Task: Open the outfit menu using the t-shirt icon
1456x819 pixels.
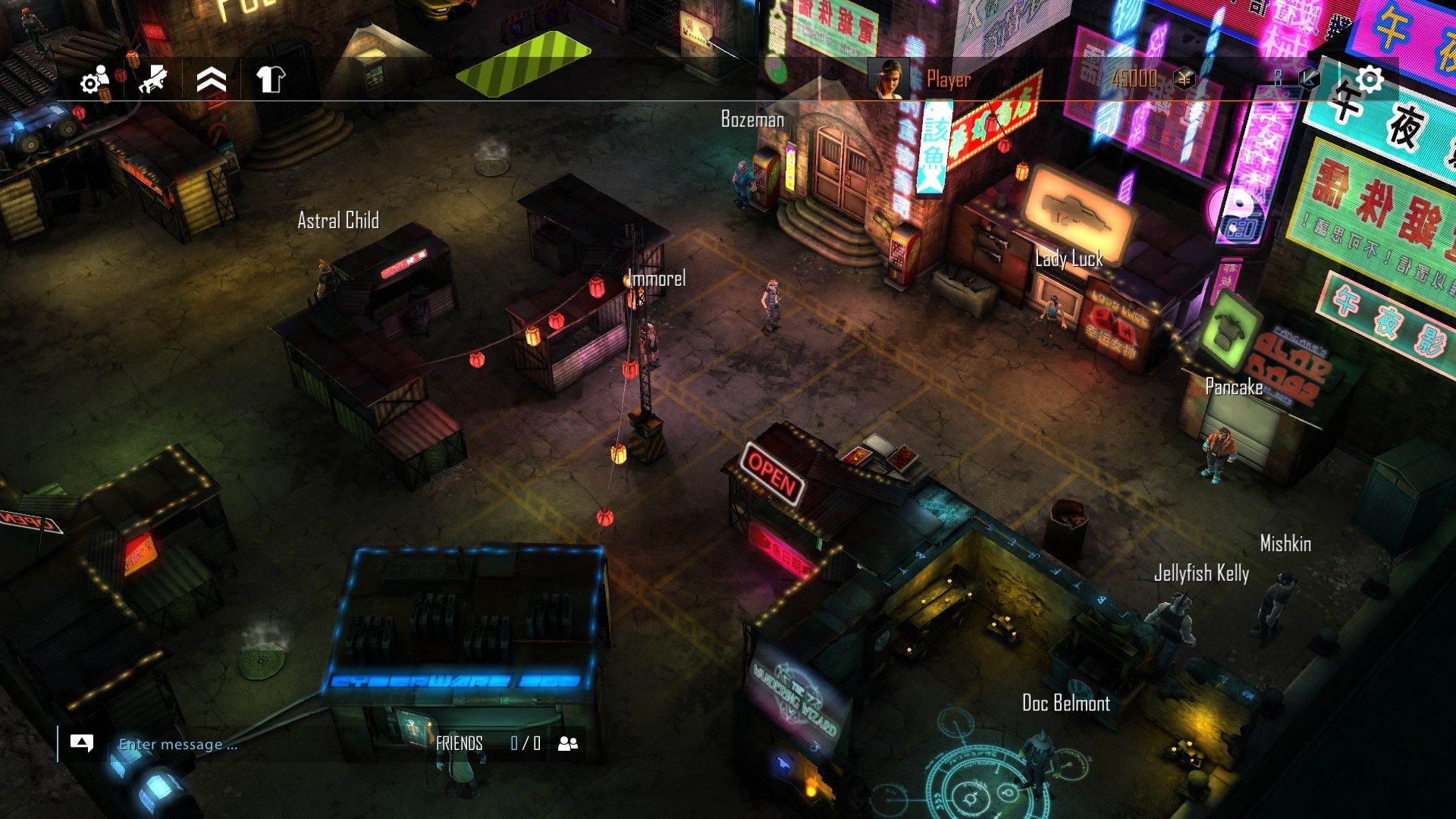Action: [x=271, y=79]
